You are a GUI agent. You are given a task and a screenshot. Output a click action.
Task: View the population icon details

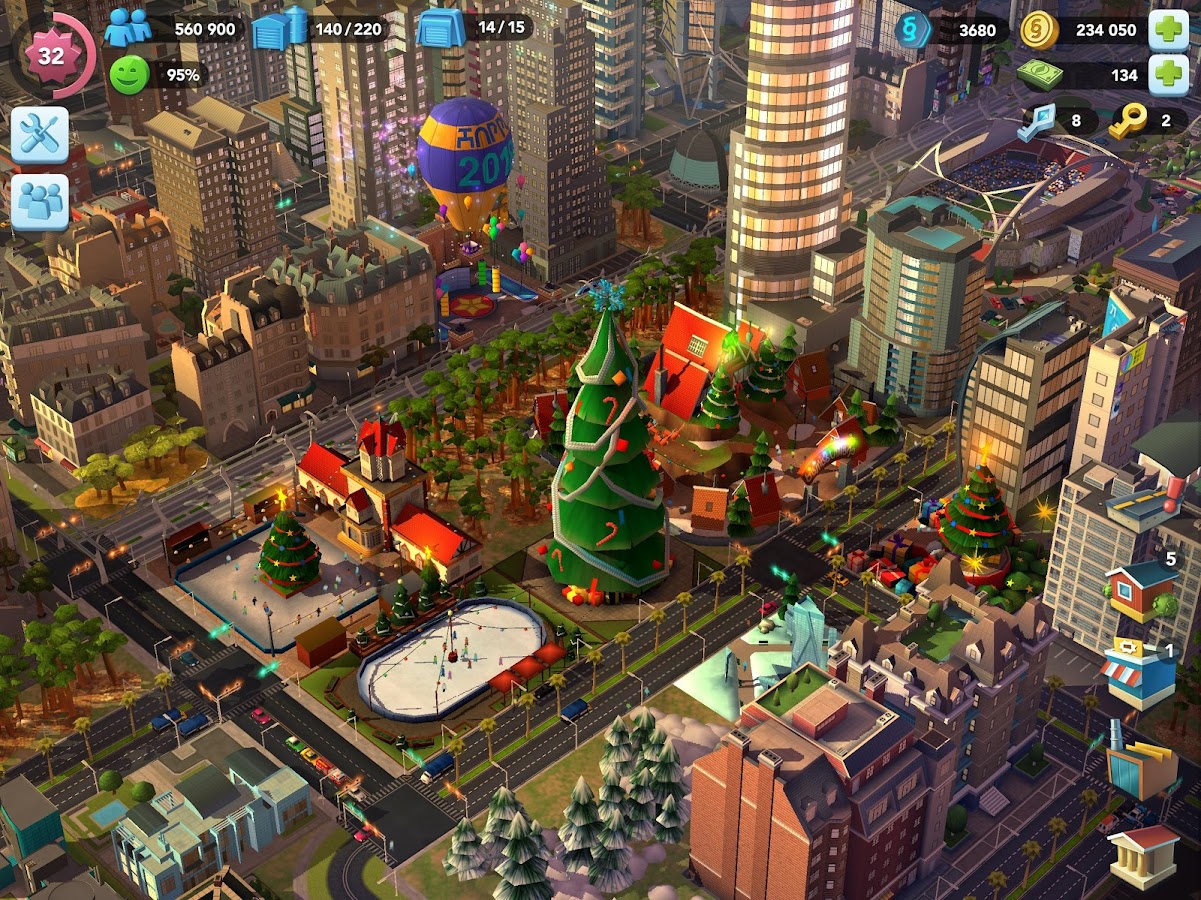click(x=128, y=27)
